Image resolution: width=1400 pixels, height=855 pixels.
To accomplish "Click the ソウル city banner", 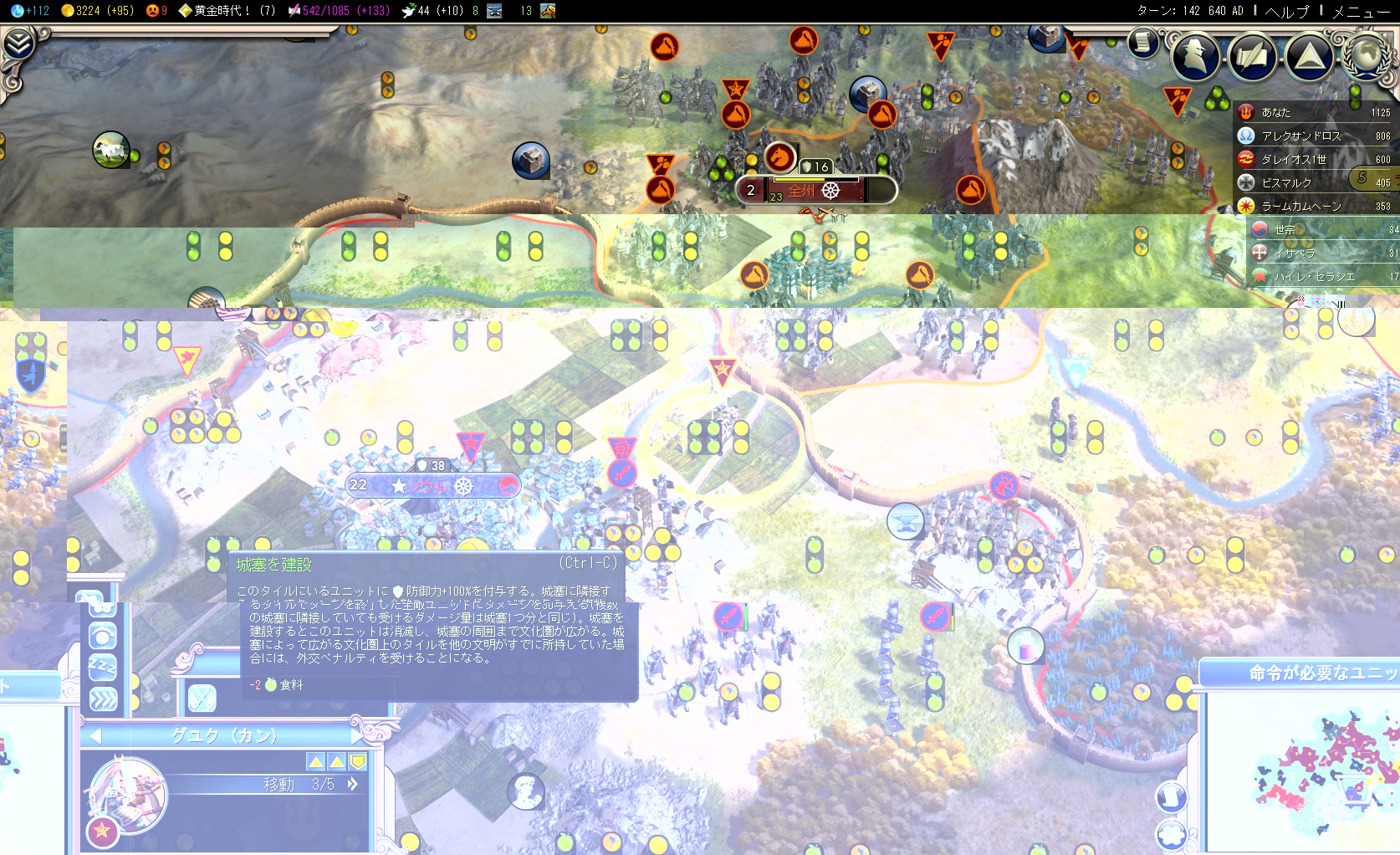I will 432,486.
